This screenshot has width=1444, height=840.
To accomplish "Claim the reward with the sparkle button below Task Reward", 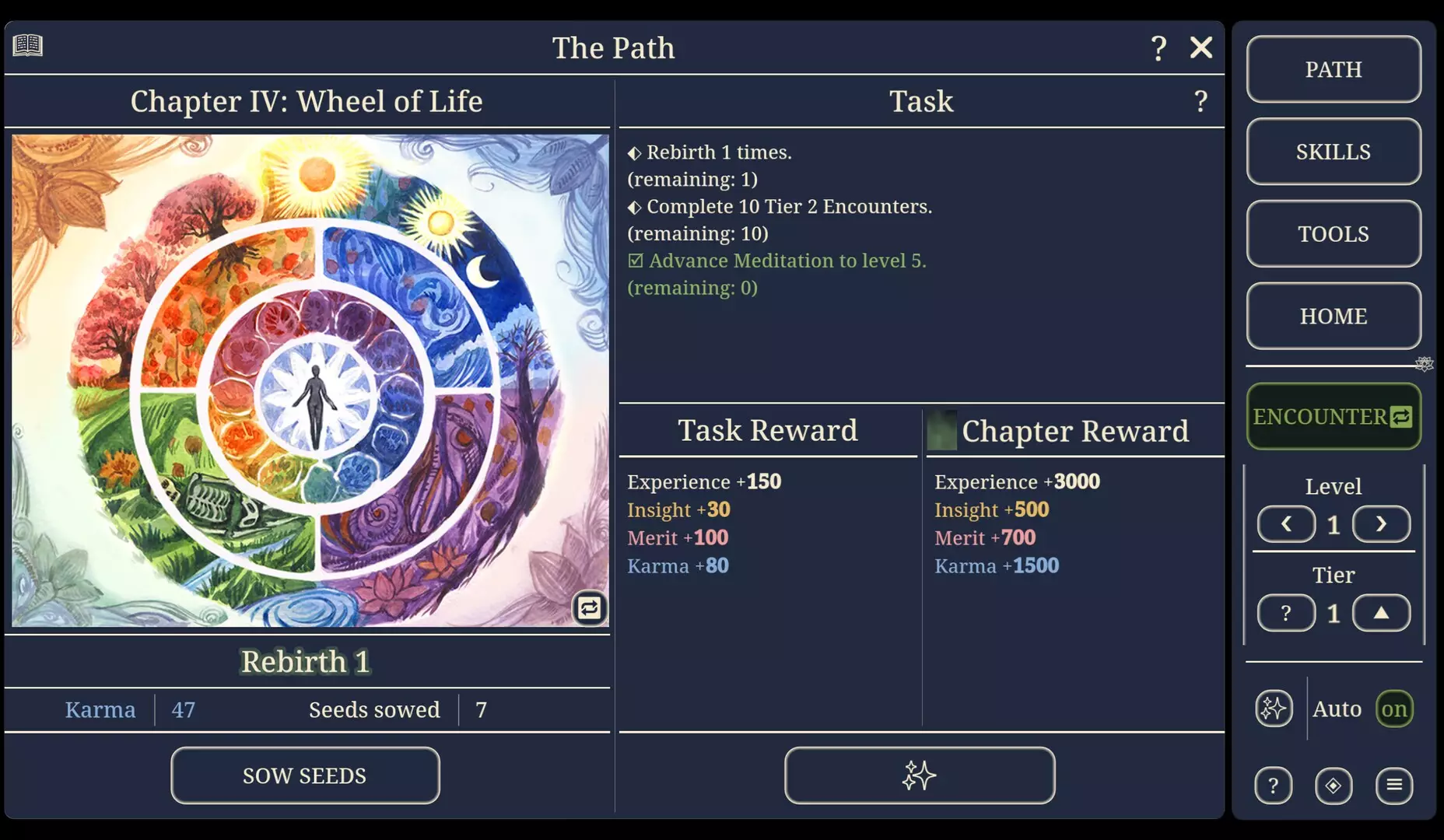I will (x=920, y=775).
